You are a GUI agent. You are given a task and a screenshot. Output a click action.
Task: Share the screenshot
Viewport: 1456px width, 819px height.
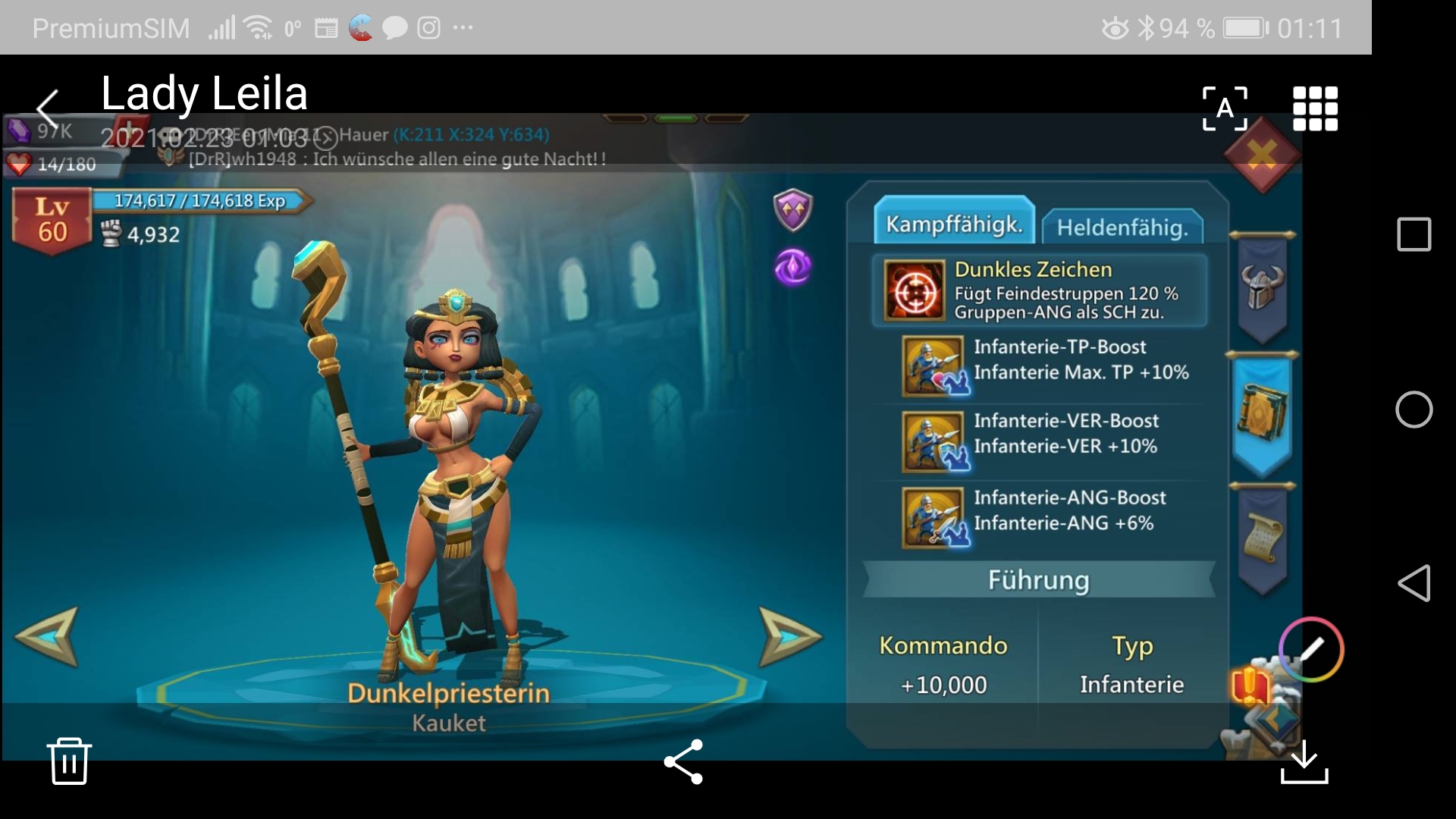[683, 761]
